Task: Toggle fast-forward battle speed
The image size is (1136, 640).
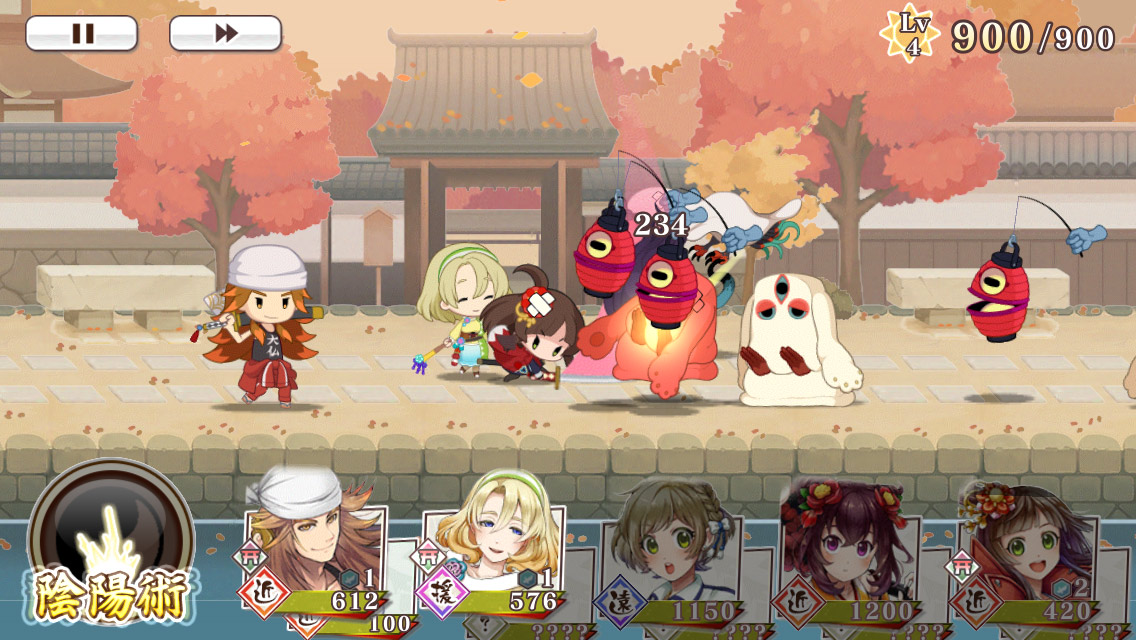Action: click(x=225, y=33)
